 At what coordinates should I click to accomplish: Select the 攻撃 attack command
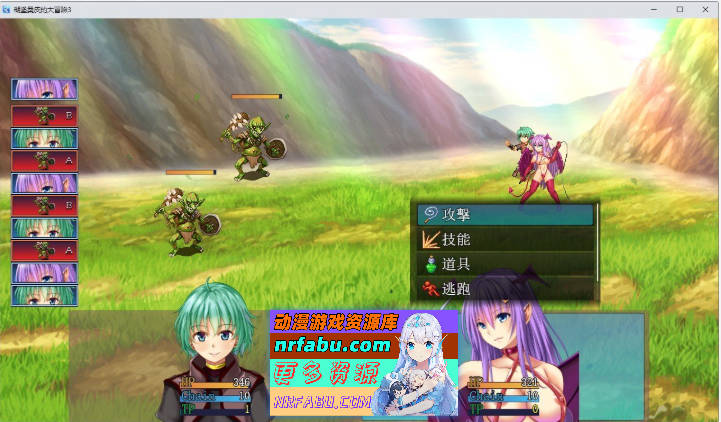click(x=506, y=214)
